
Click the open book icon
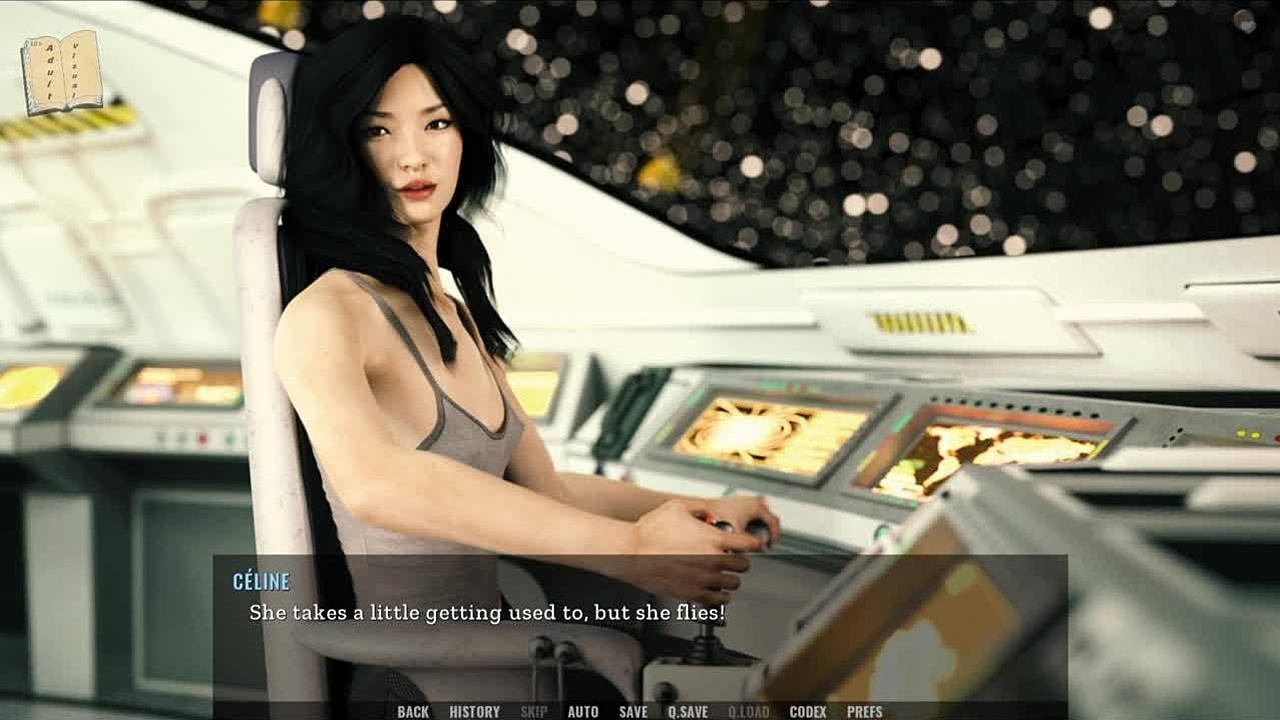pyautogui.click(x=62, y=72)
